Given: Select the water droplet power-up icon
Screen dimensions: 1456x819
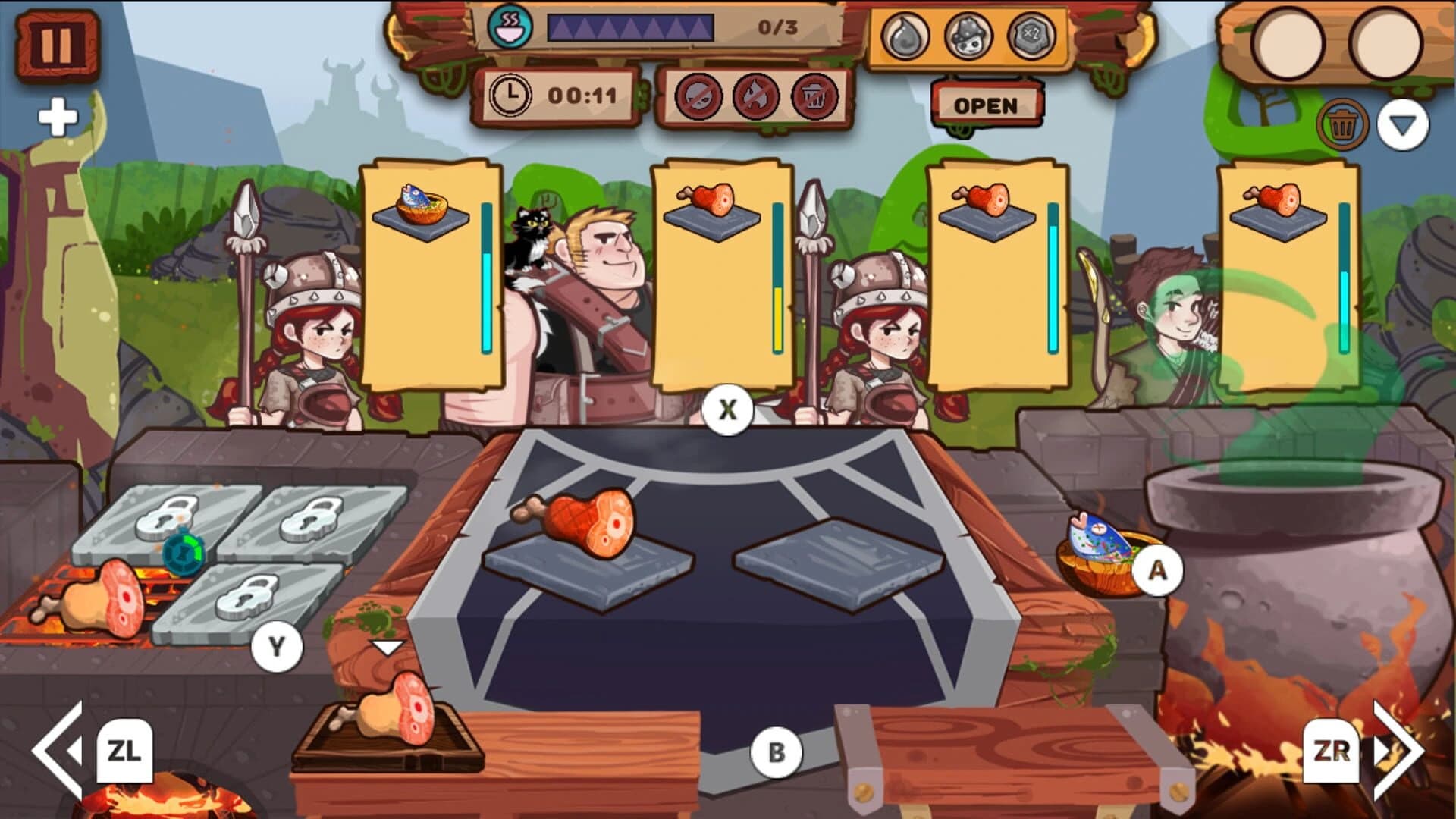Looking at the screenshot, I should [x=905, y=33].
